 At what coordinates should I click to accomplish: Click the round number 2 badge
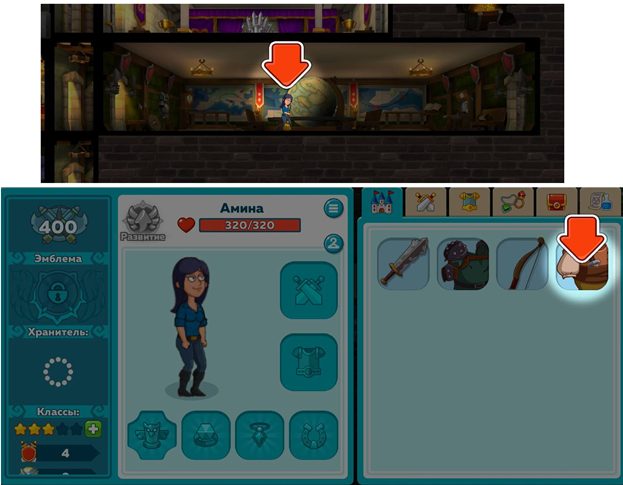click(333, 244)
